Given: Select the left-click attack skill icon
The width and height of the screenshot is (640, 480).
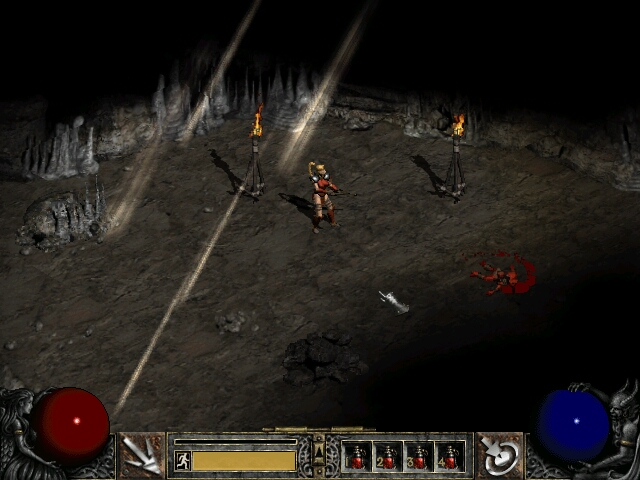Looking at the screenshot, I should coord(141,456).
